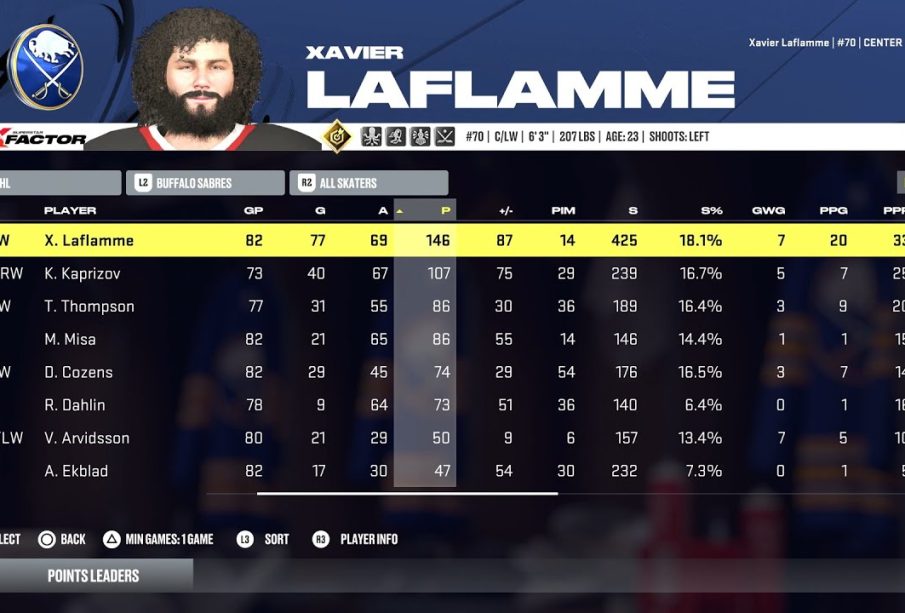
Task: Sort by the GWG column header
Action: point(768,211)
